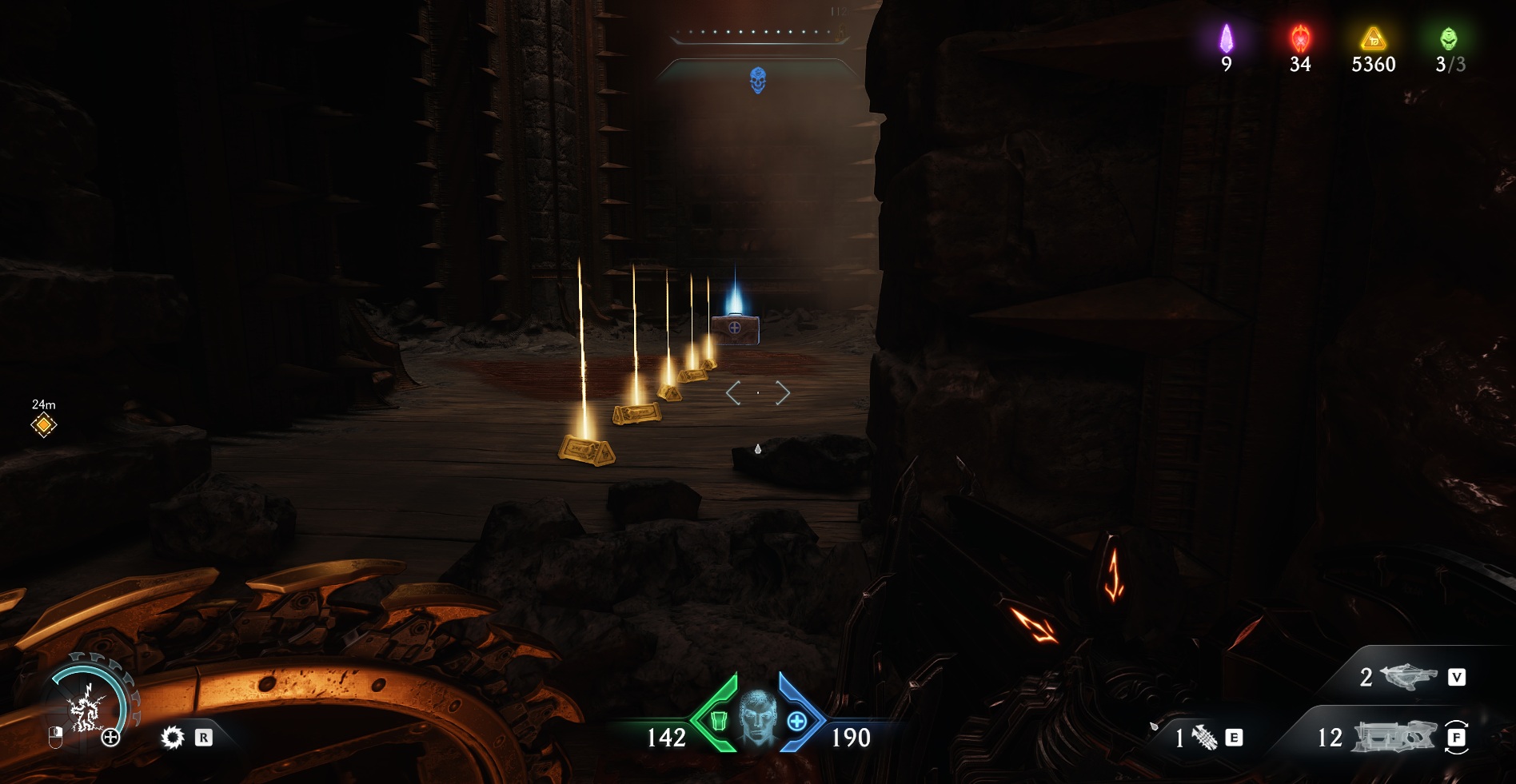Viewport: 1516px width, 784px height.
Task: Select the green sigil icon
Action: [x=1448, y=38]
